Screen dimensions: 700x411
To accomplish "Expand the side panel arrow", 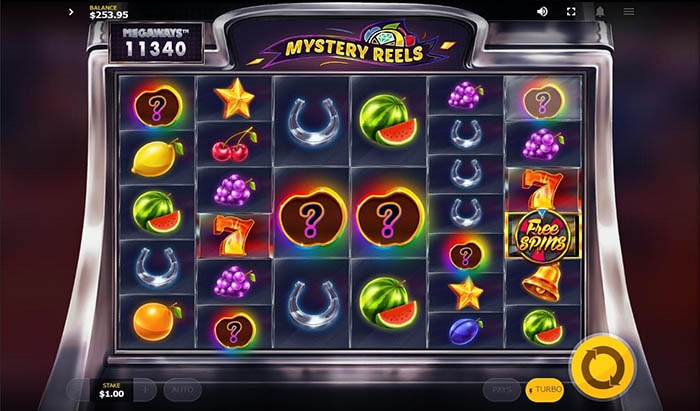I will coord(72,12).
